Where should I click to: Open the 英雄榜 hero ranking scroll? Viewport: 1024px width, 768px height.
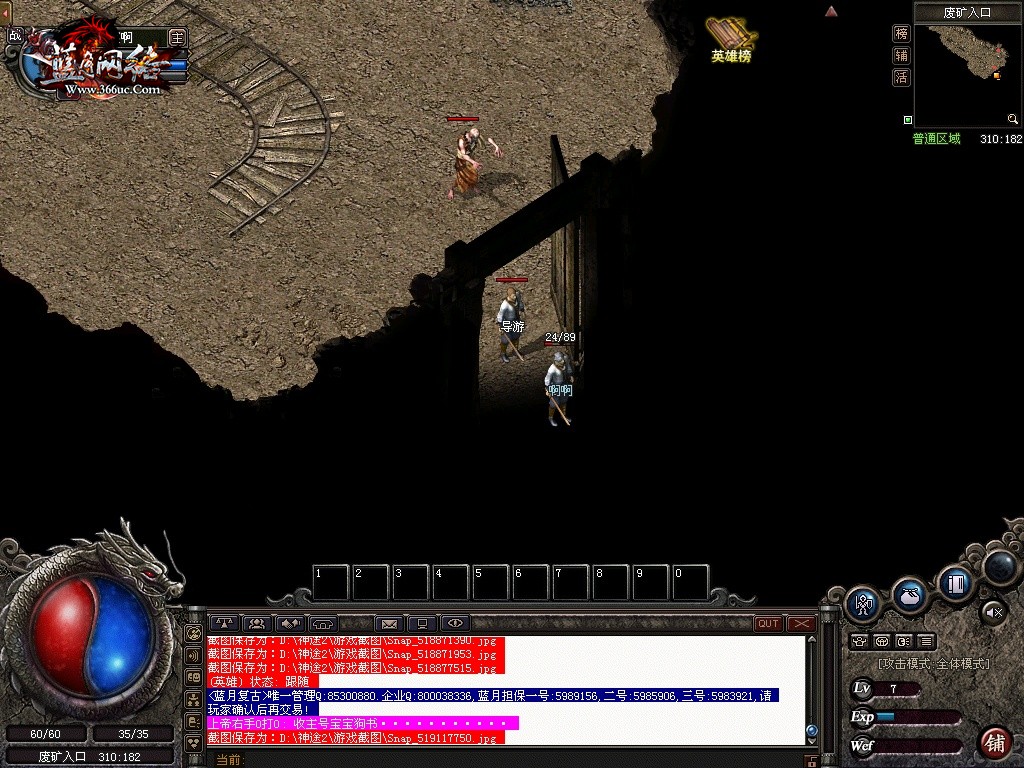[731, 39]
